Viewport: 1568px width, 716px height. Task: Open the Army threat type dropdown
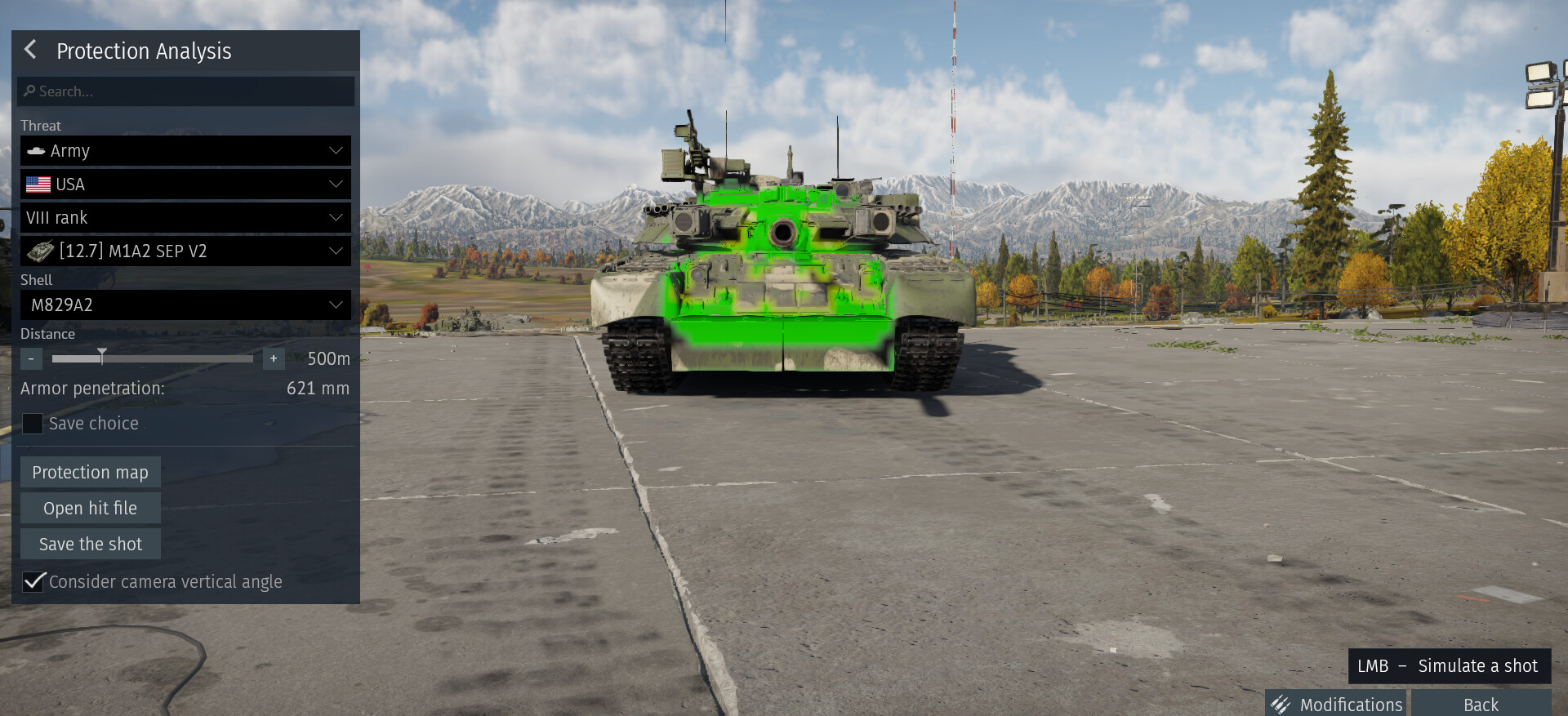pyautogui.click(x=185, y=151)
